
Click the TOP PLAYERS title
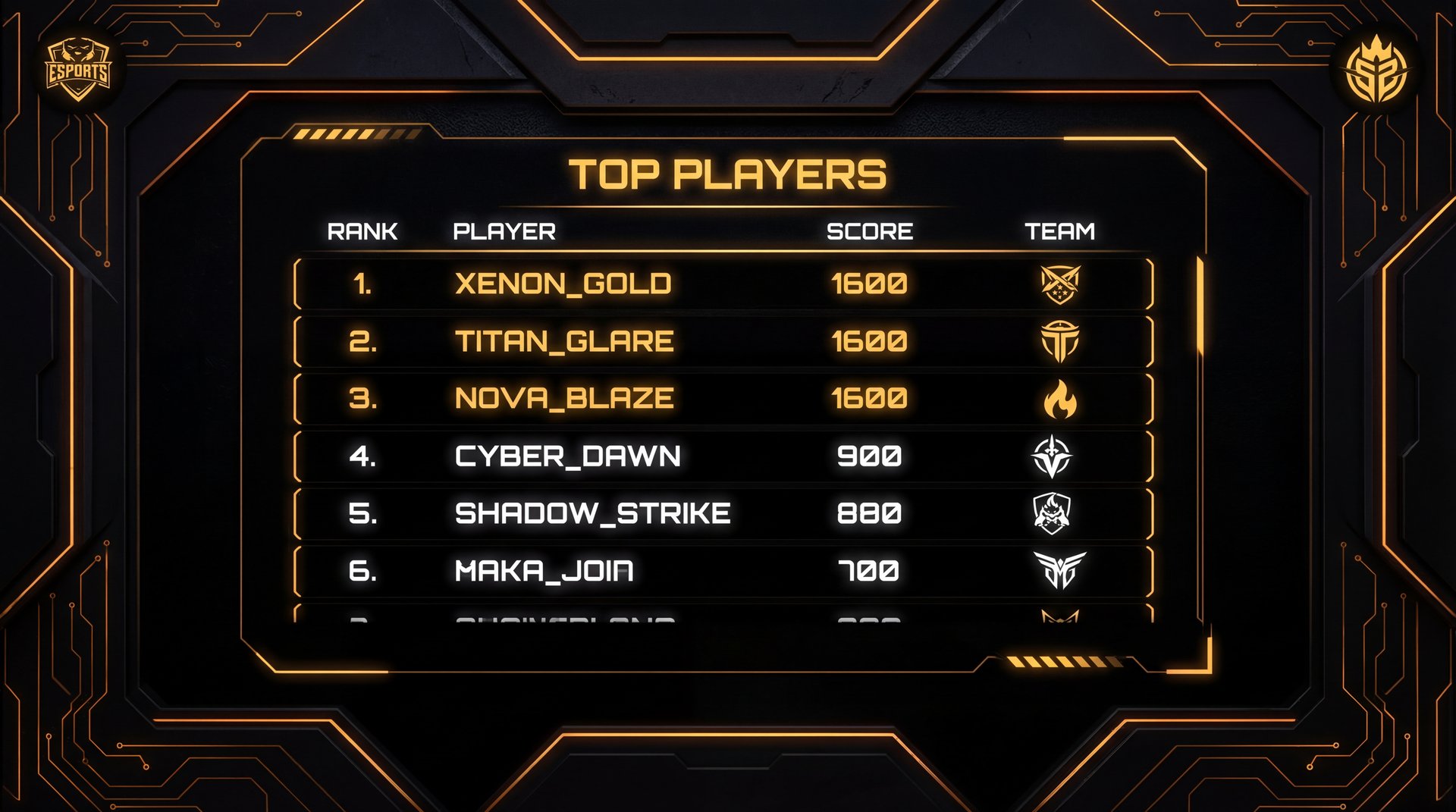coord(730,173)
